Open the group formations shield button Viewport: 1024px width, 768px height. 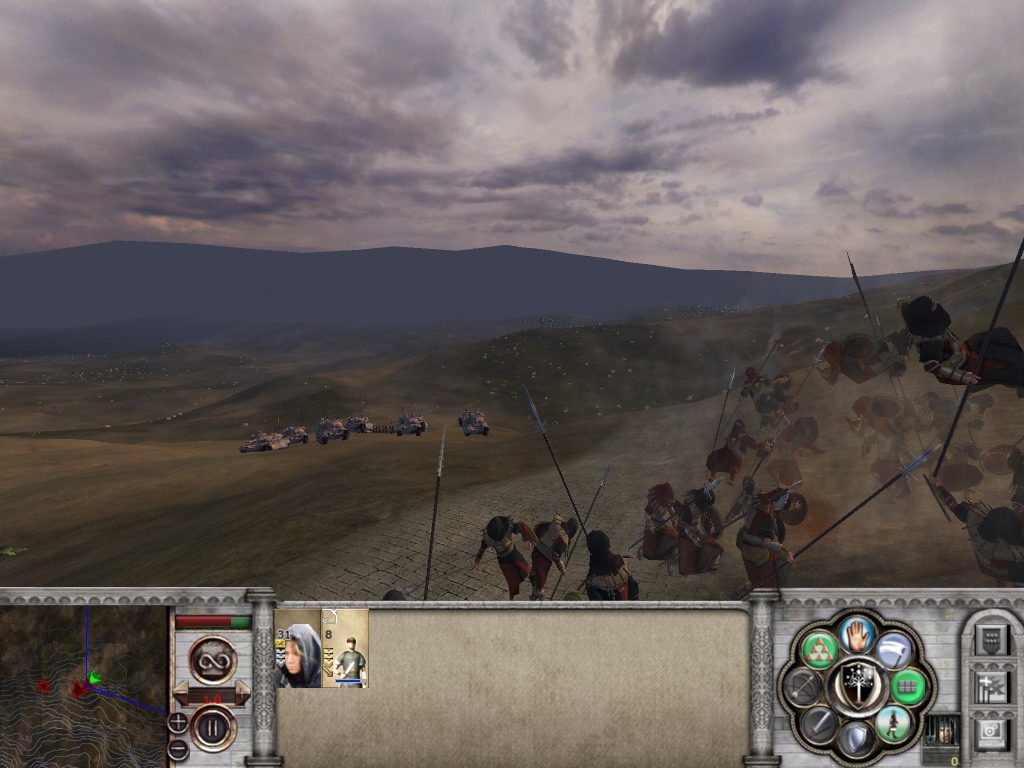click(x=992, y=640)
